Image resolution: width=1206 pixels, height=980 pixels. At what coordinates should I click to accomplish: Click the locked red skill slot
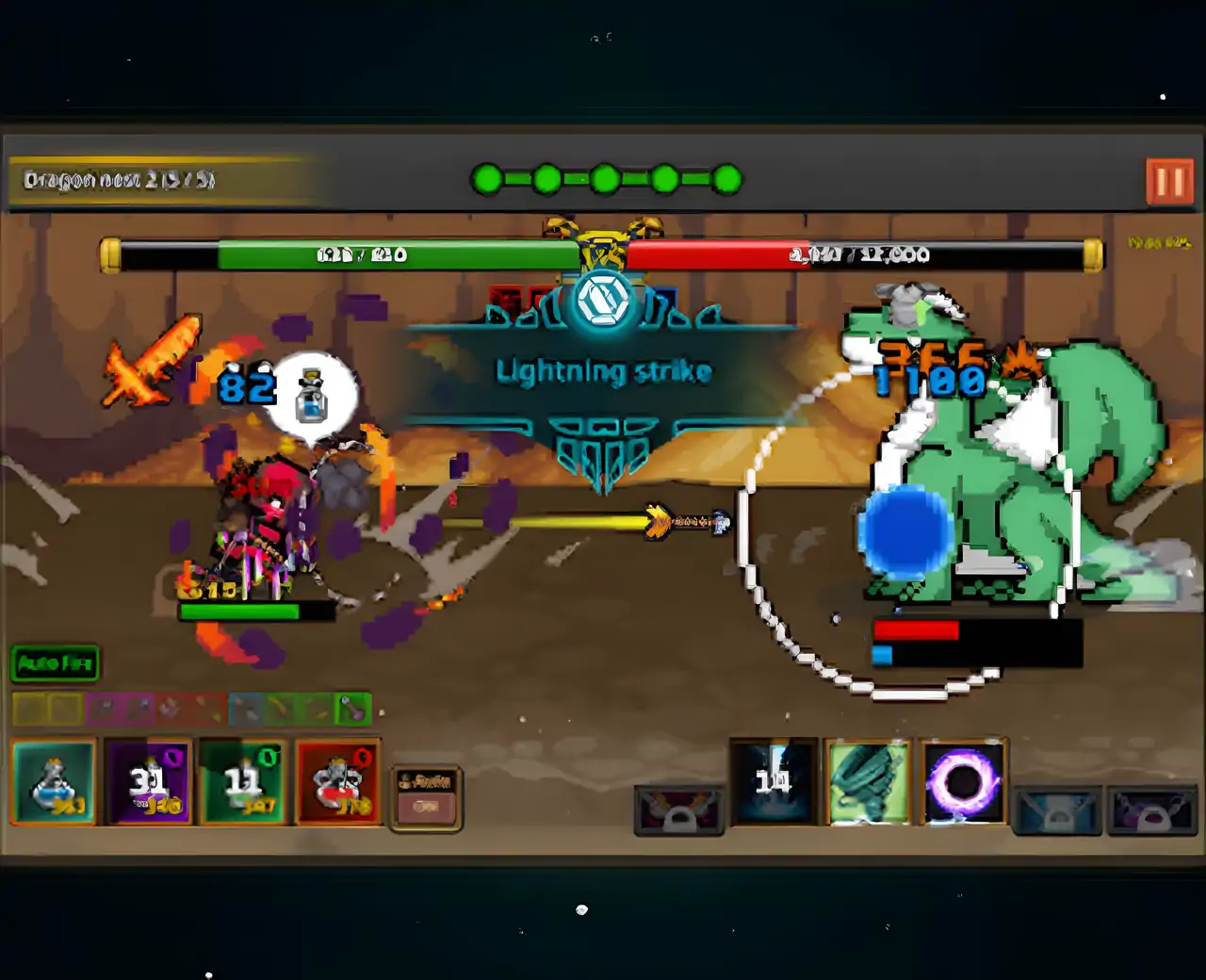pyautogui.click(x=679, y=811)
